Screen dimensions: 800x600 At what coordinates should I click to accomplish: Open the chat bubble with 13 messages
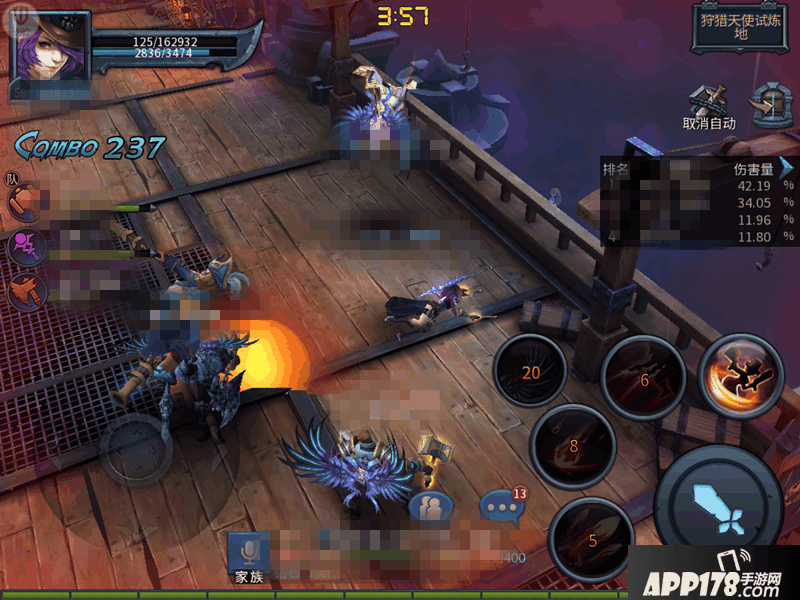[500, 505]
